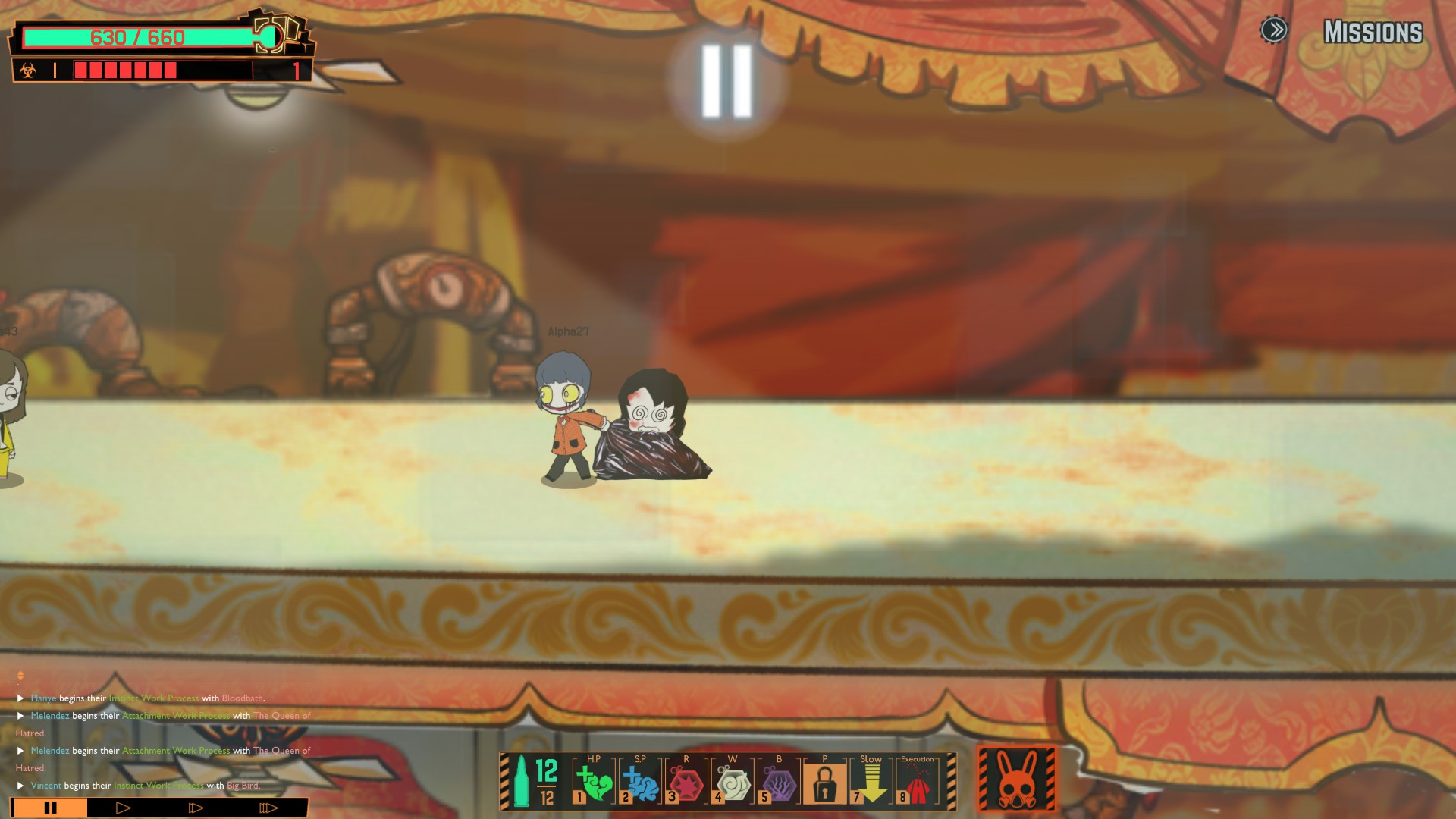
Task: Select the biohazard emergency level icon
Action: point(28,71)
